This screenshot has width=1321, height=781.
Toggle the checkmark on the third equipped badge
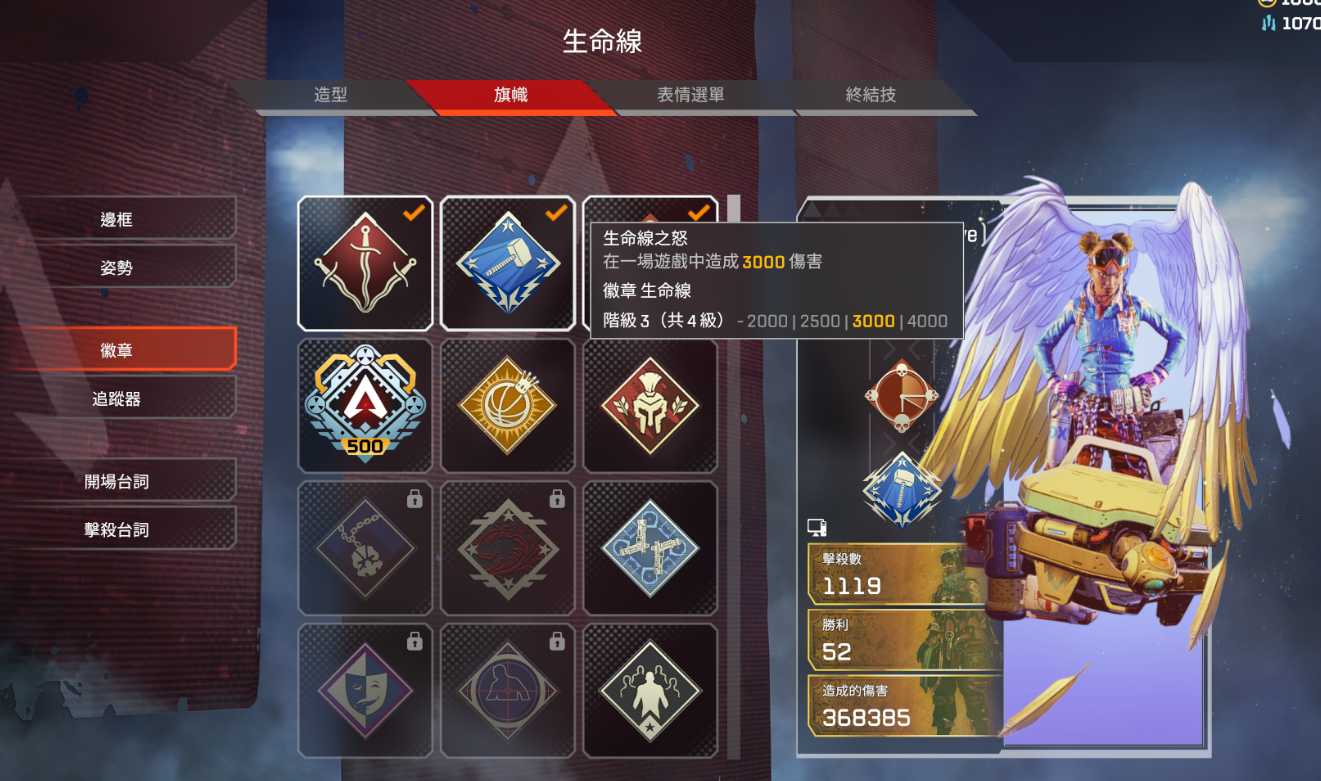pyautogui.click(x=701, y=212)
